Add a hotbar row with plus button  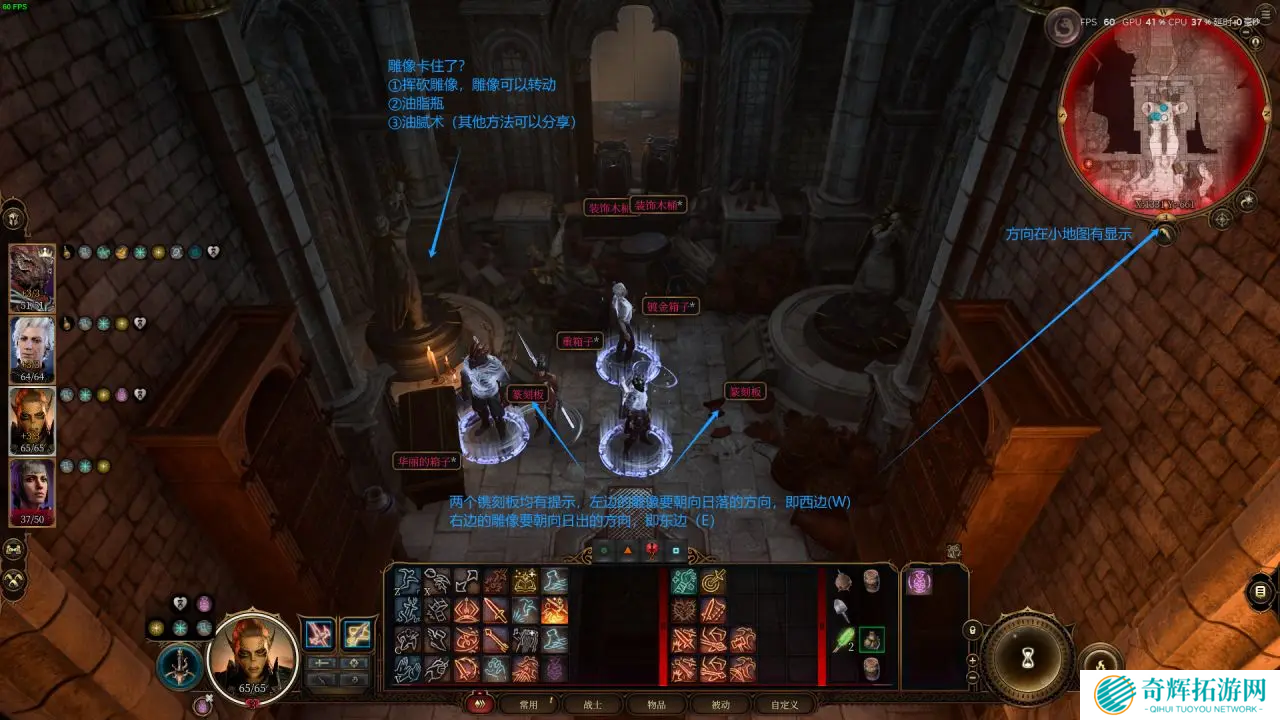(x=972, y=660)
